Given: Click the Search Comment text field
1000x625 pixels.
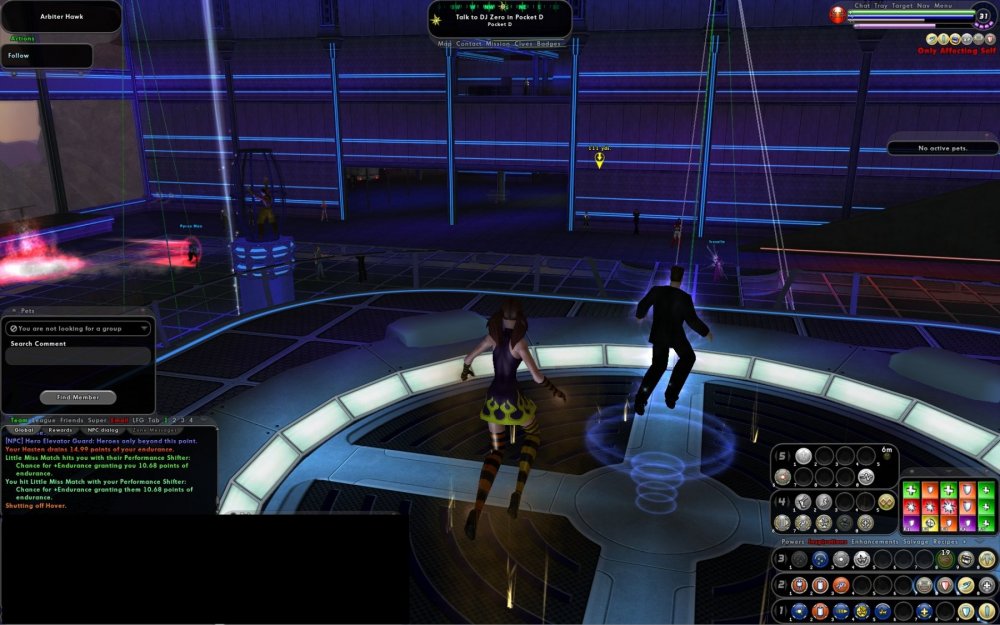Looking at the screenshot, I should coord(78,357).
